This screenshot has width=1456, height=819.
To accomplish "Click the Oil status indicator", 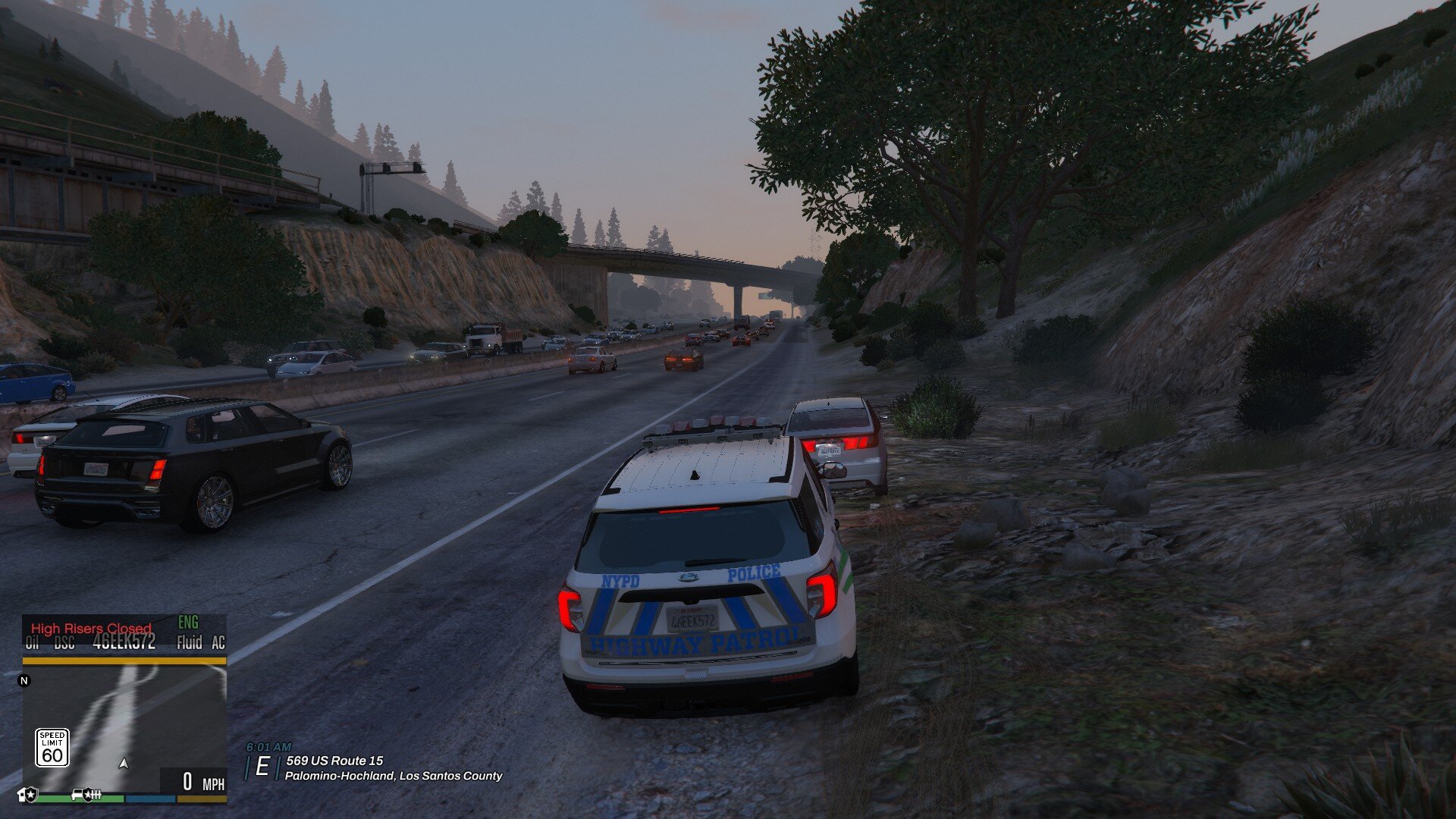I will (32, 643).
